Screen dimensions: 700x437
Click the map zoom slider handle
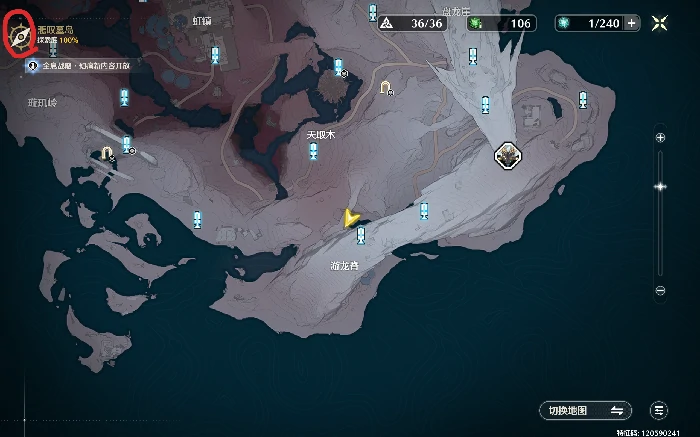tap(660, 186)
